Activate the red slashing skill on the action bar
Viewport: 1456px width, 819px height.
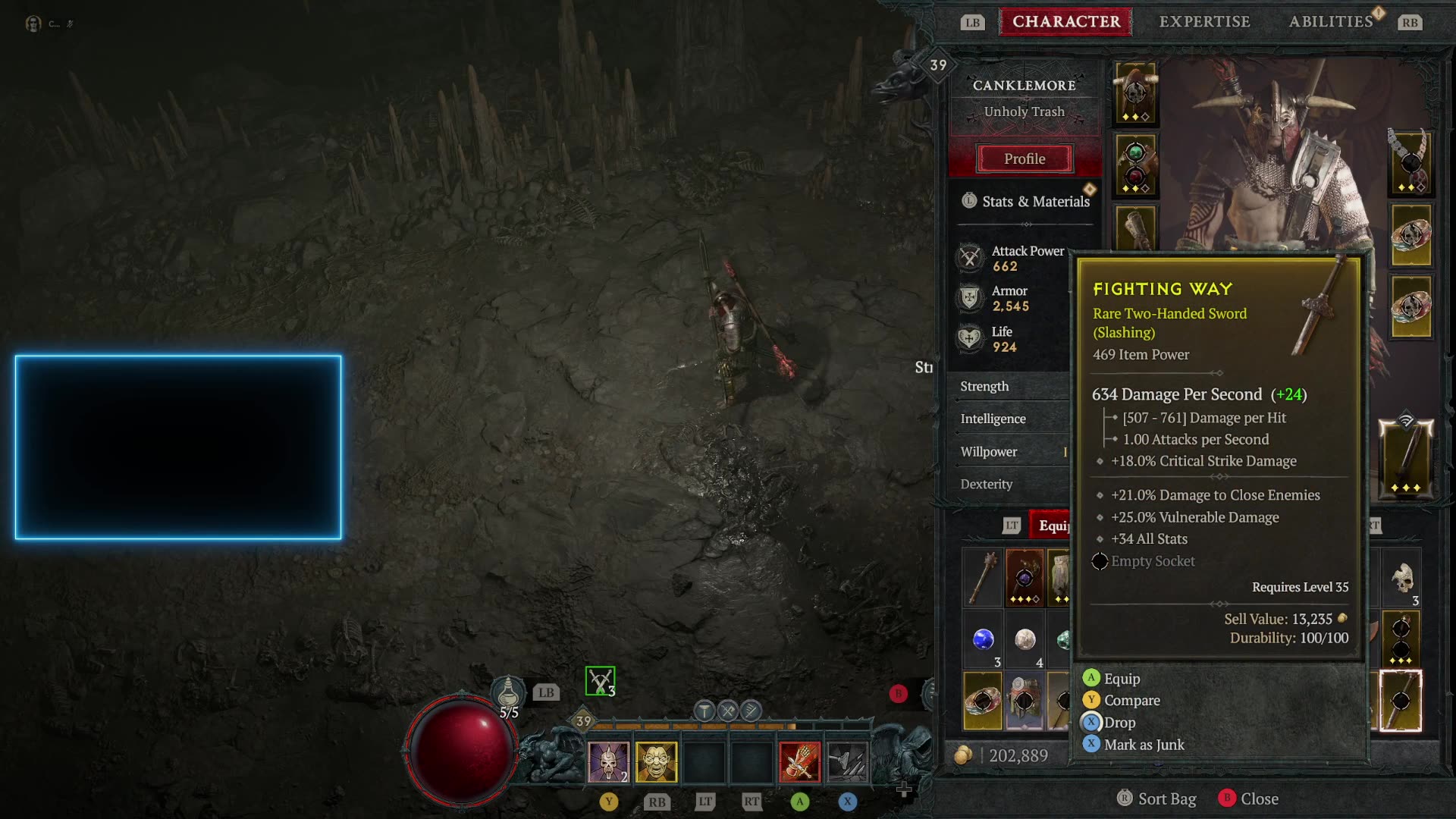(x=802, y=761)
